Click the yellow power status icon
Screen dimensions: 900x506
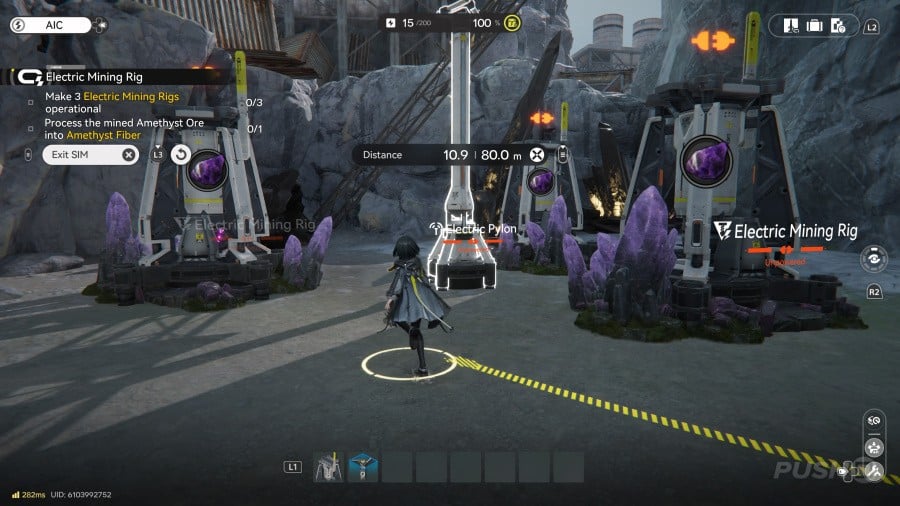511,22
